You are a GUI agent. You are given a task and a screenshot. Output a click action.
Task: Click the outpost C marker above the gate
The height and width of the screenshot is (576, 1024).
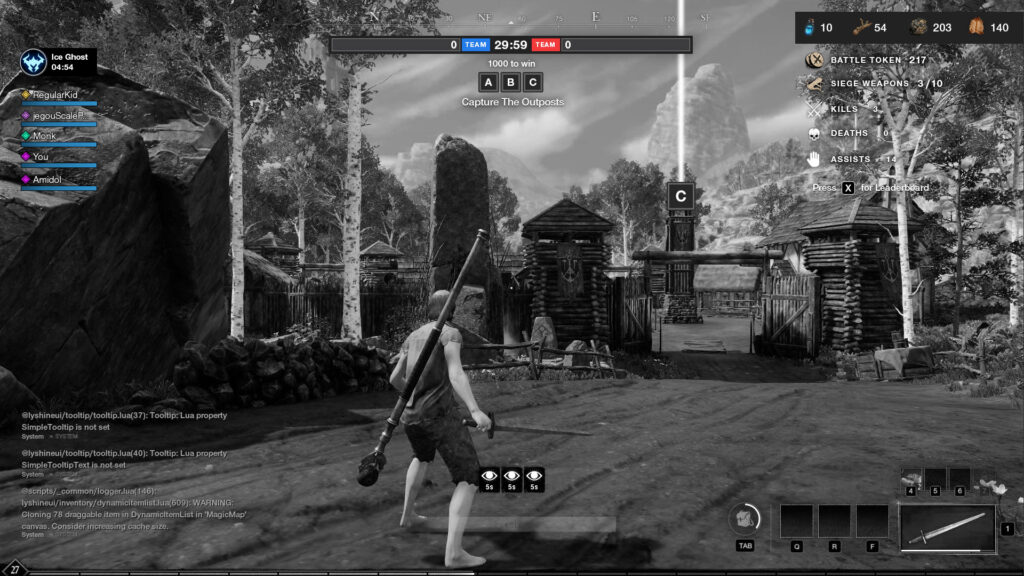[680, 196]
